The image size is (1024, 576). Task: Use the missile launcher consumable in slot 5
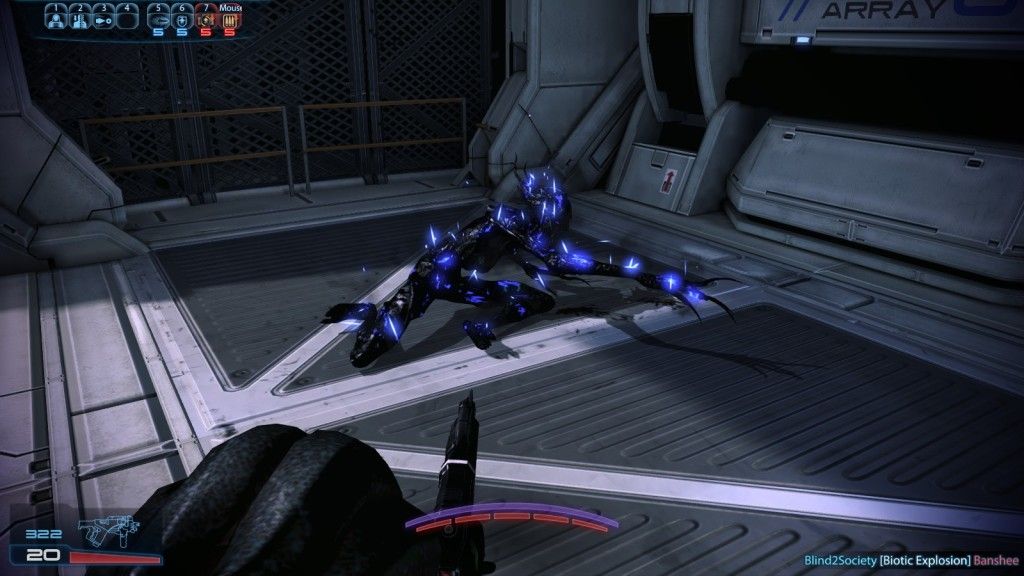click(159, 18)
